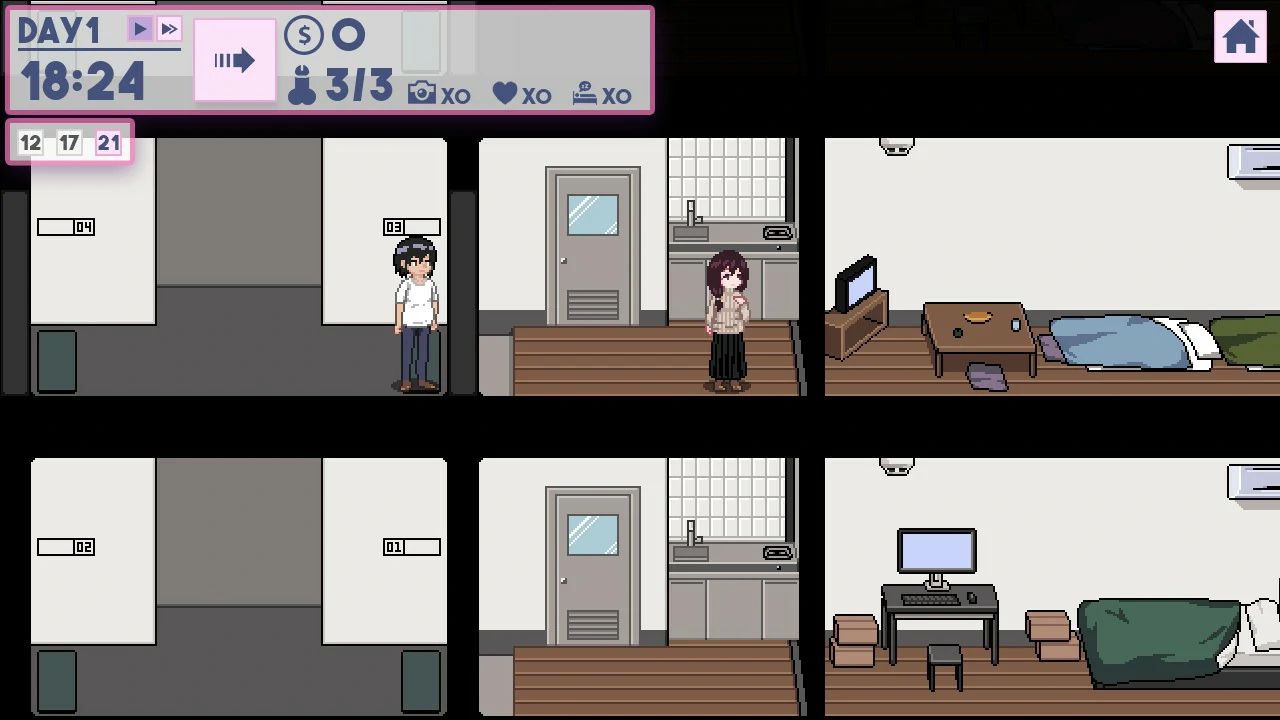Switch to the highlighted 21 time slot
Image resolution: width=1280 pixels, height=720 pixels.
click(x=108, y=143)
